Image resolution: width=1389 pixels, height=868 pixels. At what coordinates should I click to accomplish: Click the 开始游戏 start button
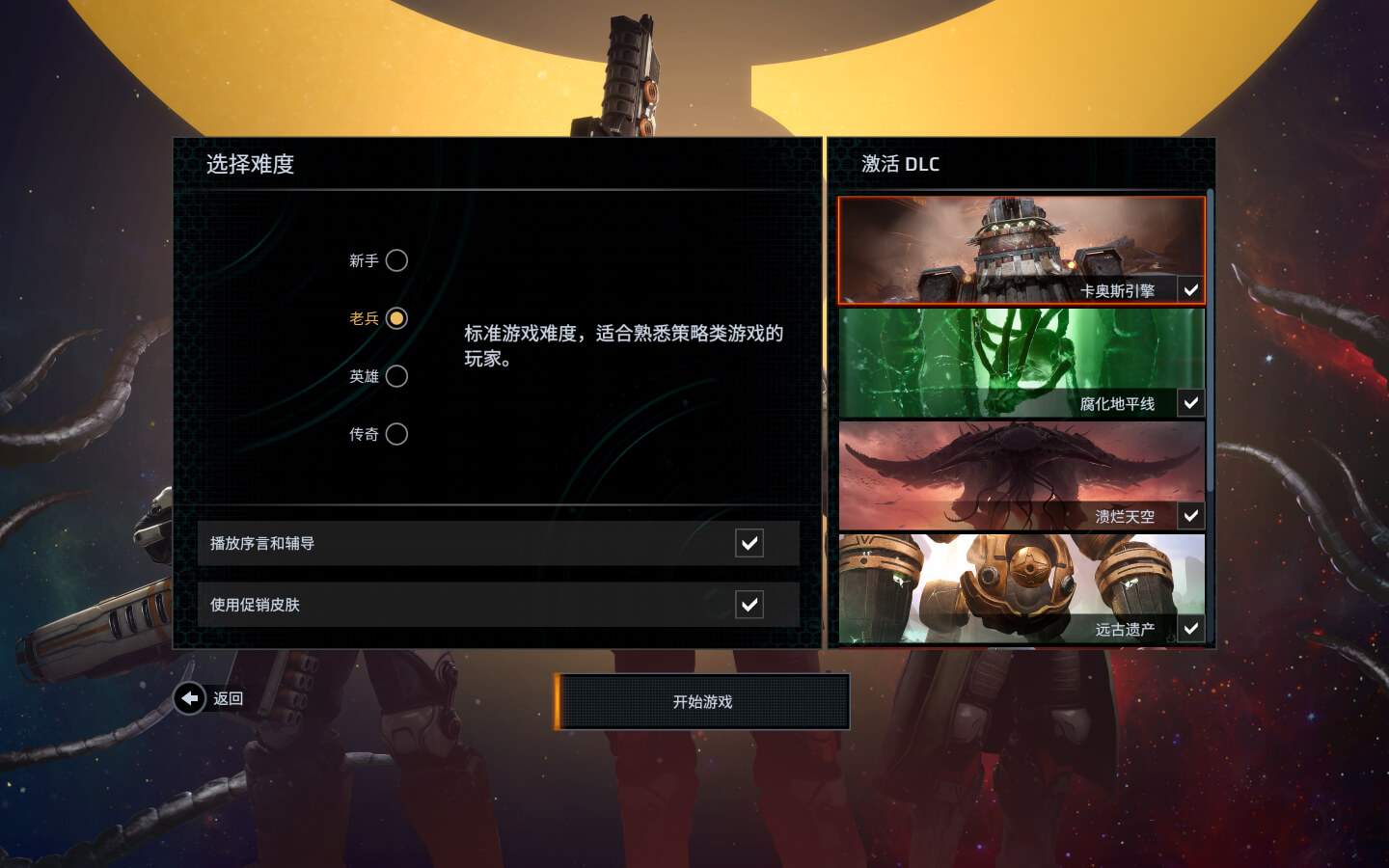[703, 702]
